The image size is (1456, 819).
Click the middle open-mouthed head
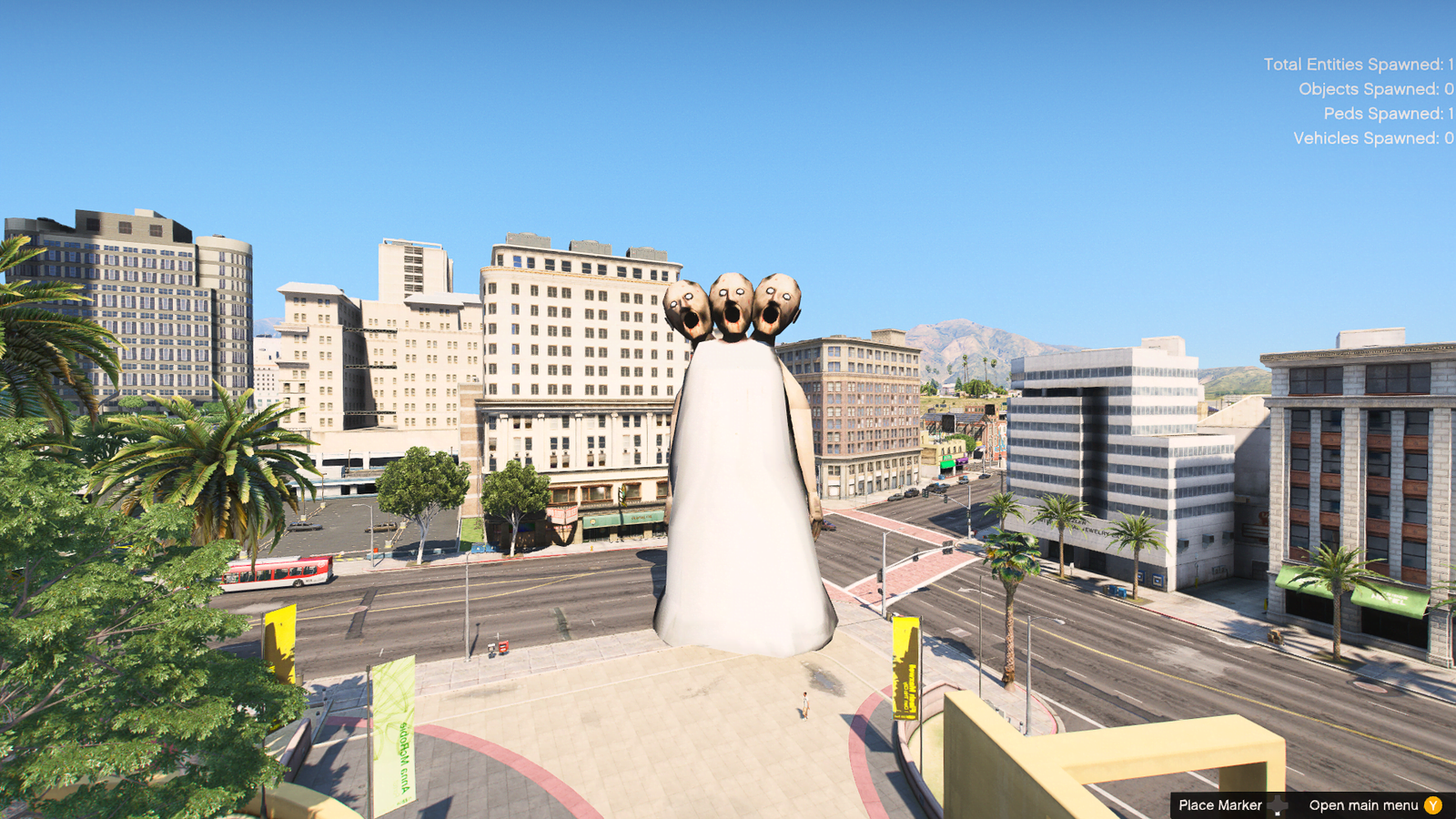(x=733, y=300)
